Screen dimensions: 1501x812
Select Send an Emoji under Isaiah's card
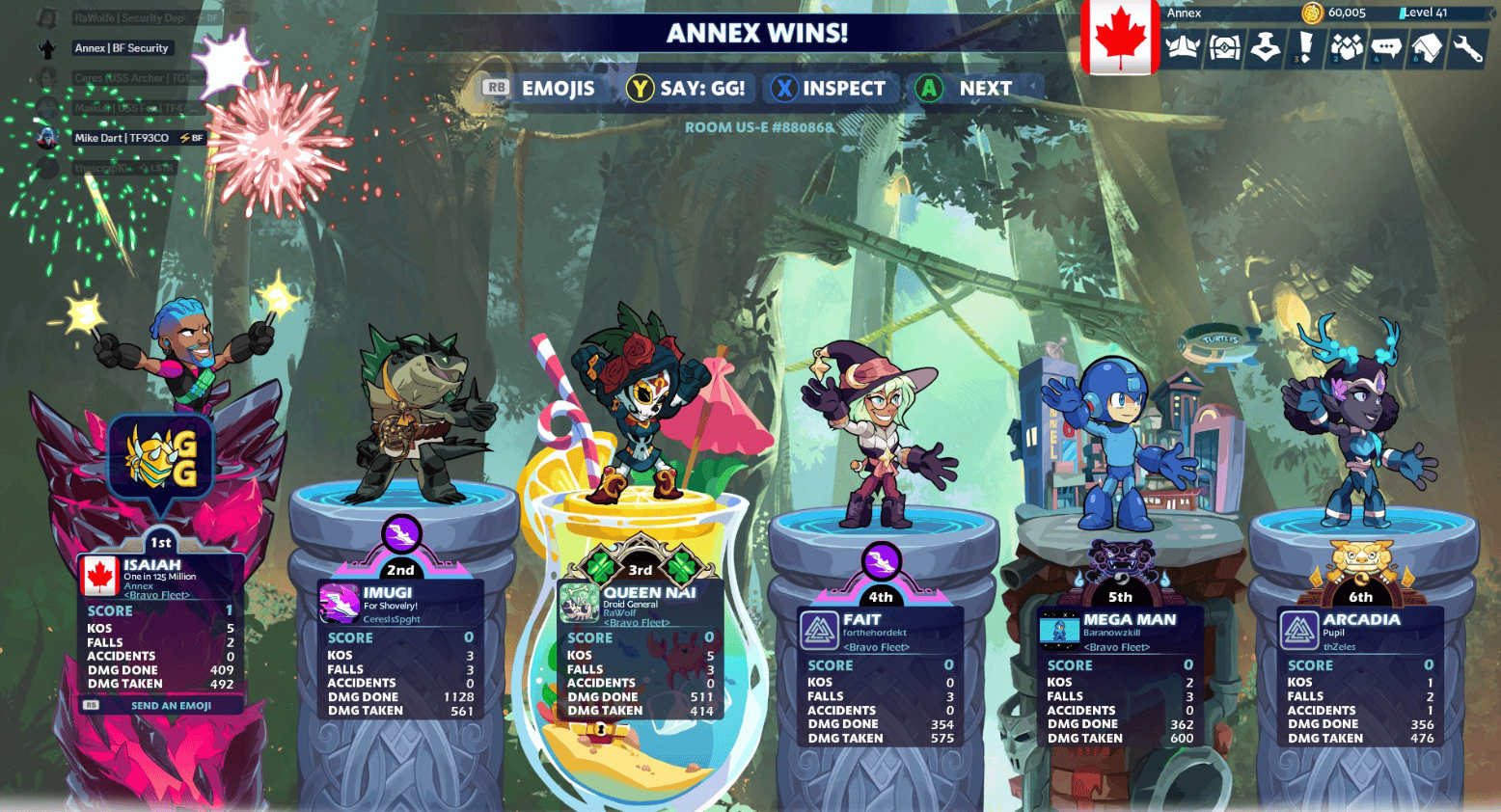point(159,706)
